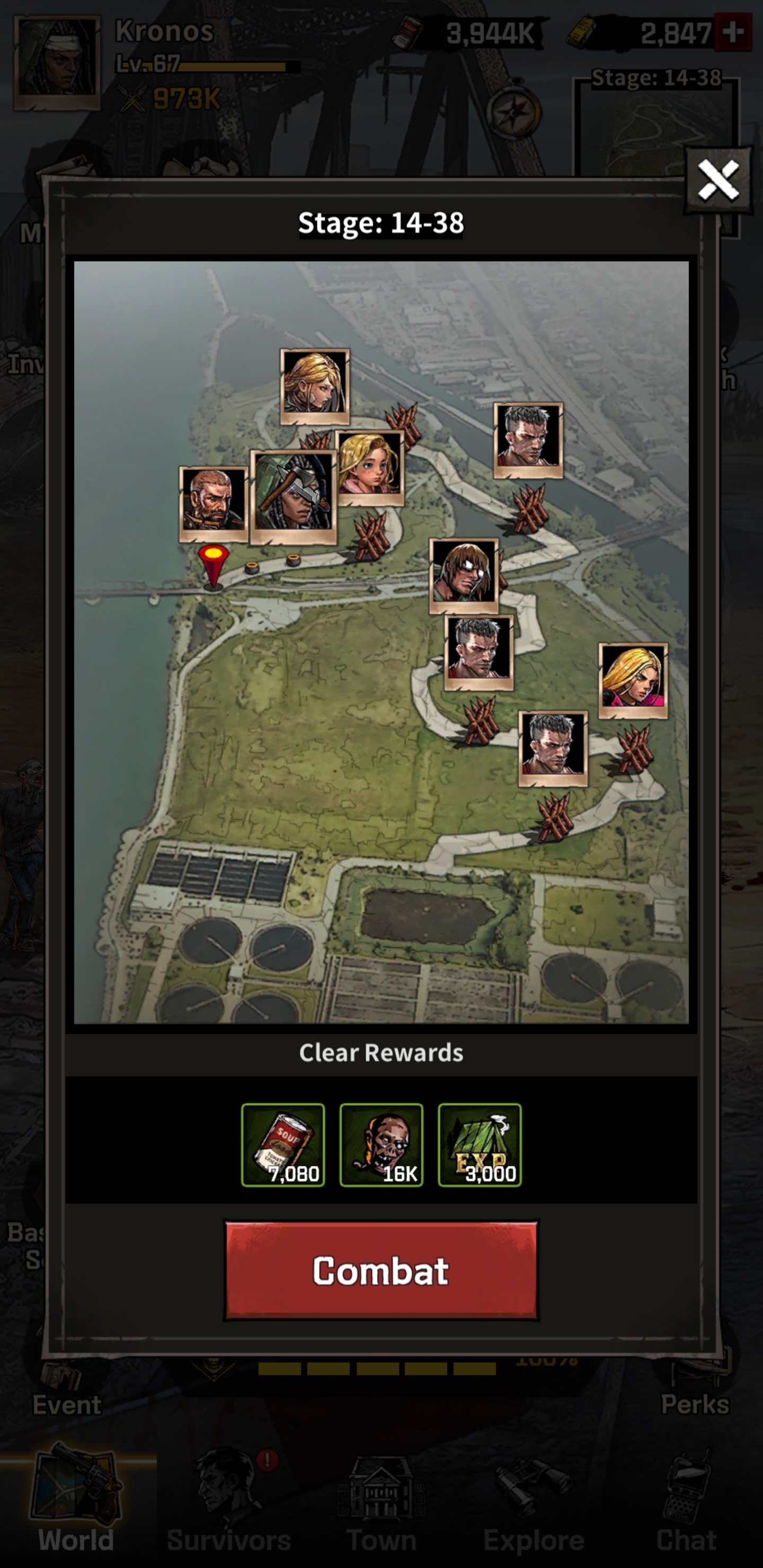Viewport: 763px width, 1568px height.
Task: Add more gold bars with plus button
Action: [733, 32]
